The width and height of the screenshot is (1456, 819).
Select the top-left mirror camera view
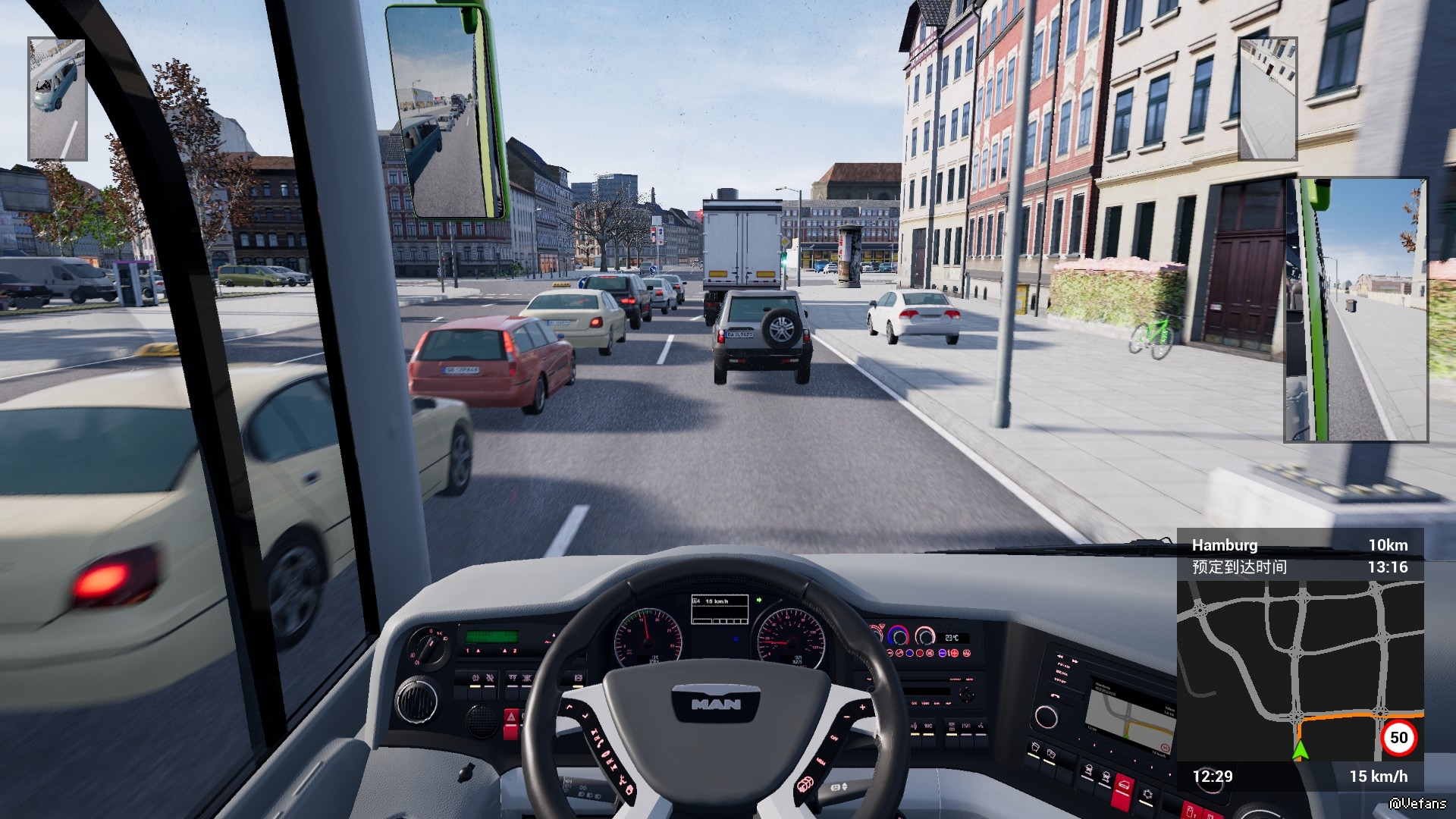click(57, 99)
